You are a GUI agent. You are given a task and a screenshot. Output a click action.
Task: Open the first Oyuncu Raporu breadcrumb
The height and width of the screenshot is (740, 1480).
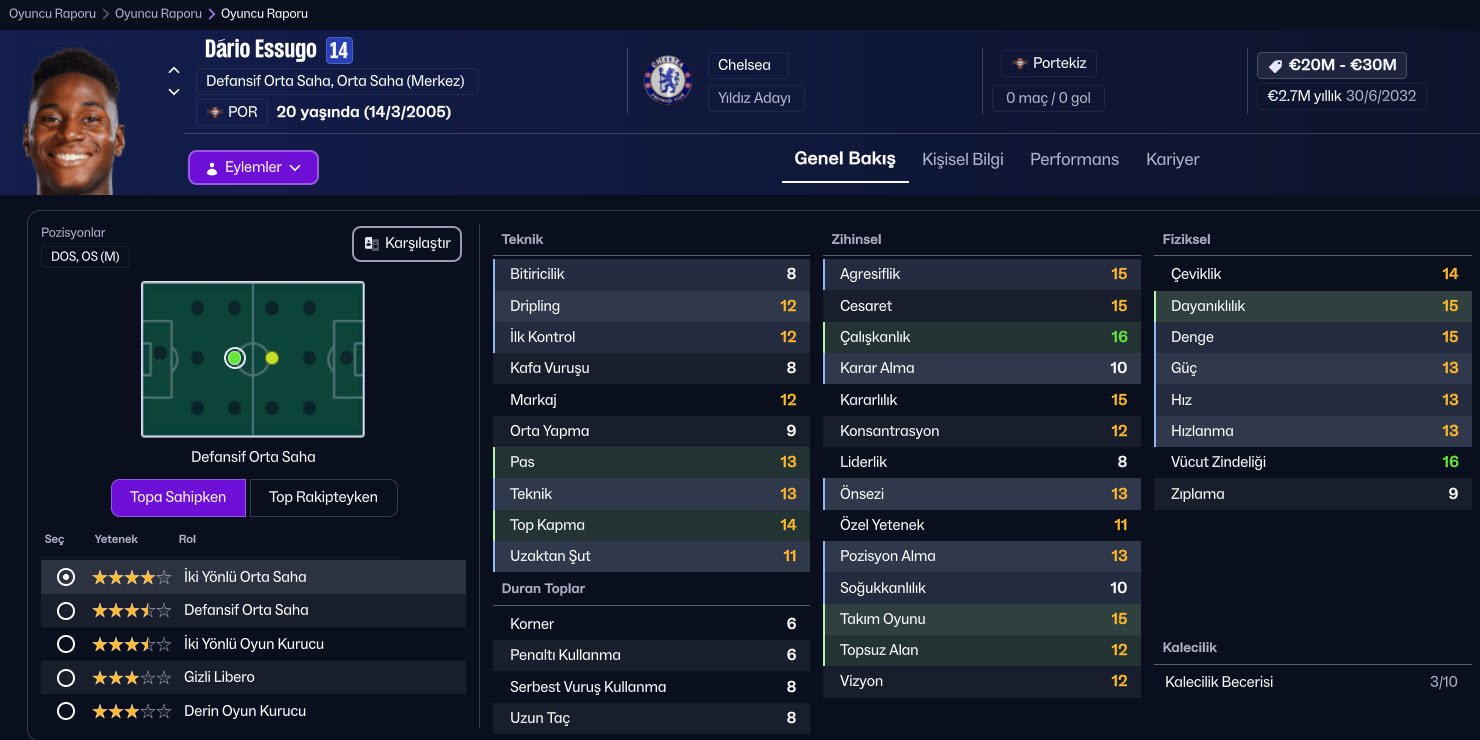point(52,14)
